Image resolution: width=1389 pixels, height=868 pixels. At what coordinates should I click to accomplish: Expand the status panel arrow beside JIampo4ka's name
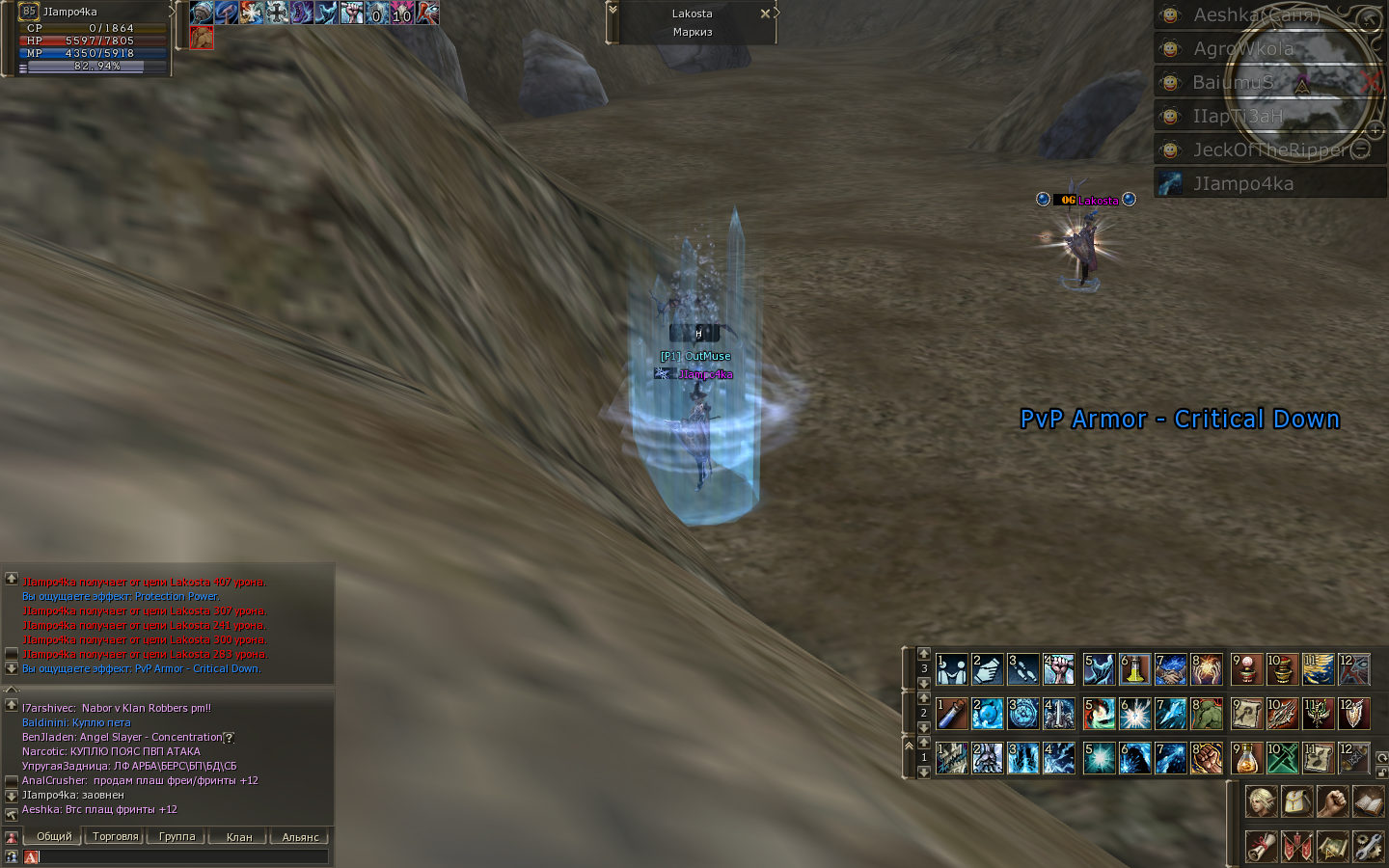tap(172, 13)
